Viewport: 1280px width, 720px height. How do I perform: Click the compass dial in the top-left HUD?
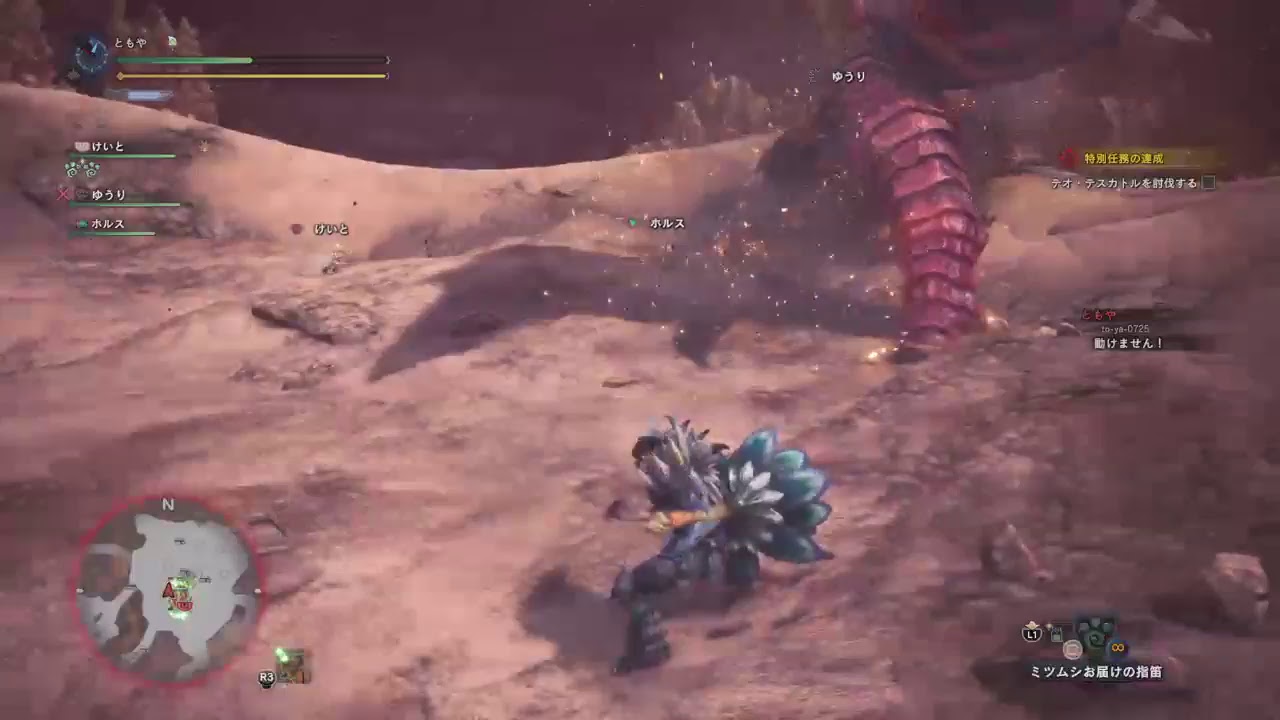click(x=92, y=55)
